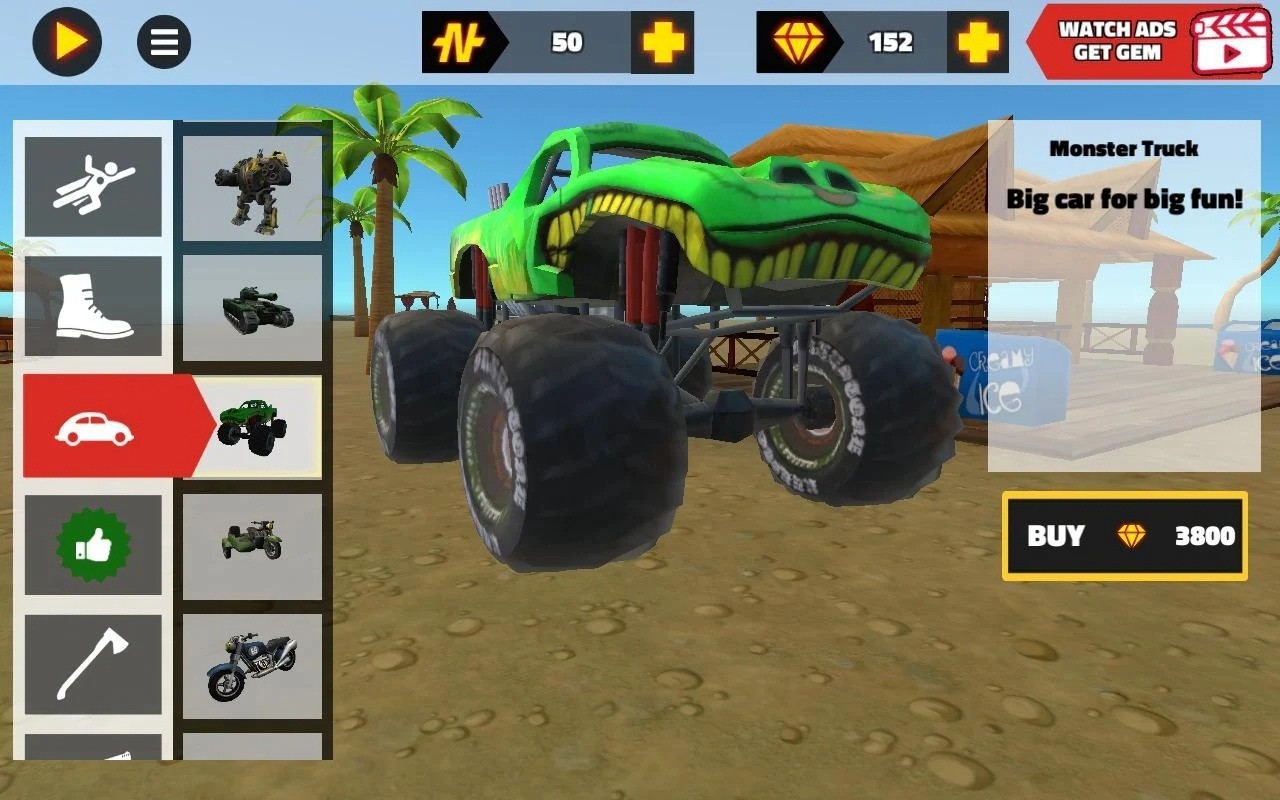This screenshot has height=800, width=1280.
Task: Buy the Monster Truck for 3800 gems
Action: pos(1124,537)
